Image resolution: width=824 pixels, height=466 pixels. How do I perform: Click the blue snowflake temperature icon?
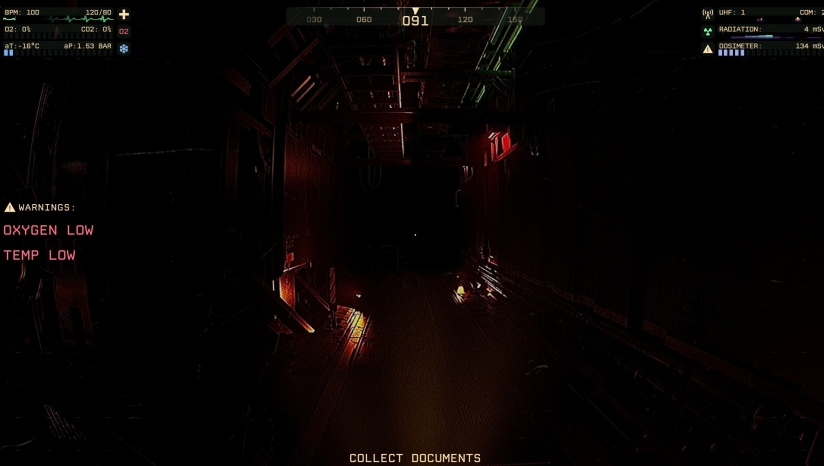(124, 47)
